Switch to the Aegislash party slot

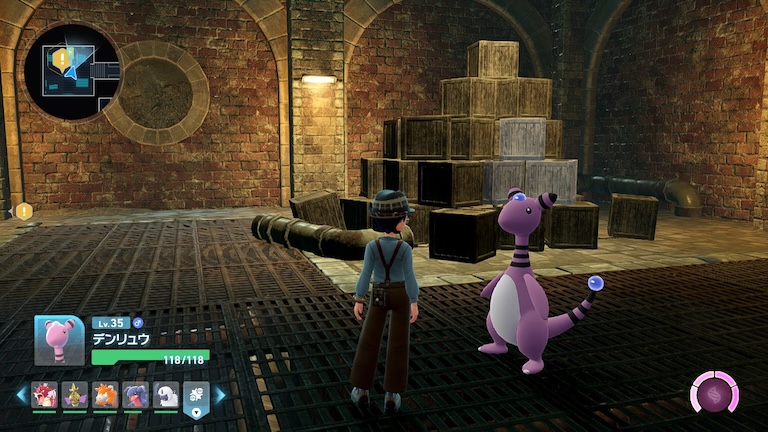[x=75, y=395]
